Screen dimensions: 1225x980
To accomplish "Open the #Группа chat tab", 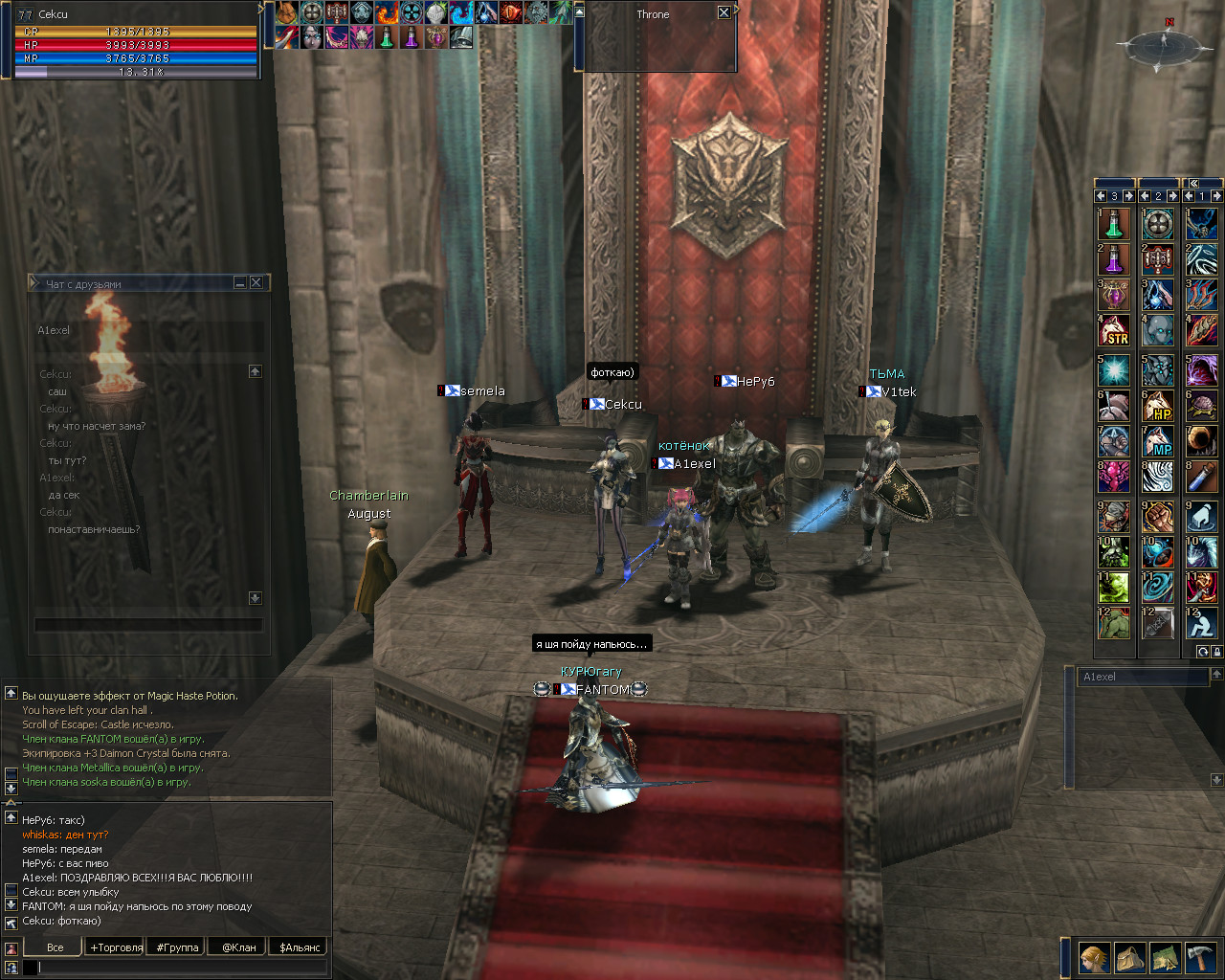I will click(x=178, y=947).
